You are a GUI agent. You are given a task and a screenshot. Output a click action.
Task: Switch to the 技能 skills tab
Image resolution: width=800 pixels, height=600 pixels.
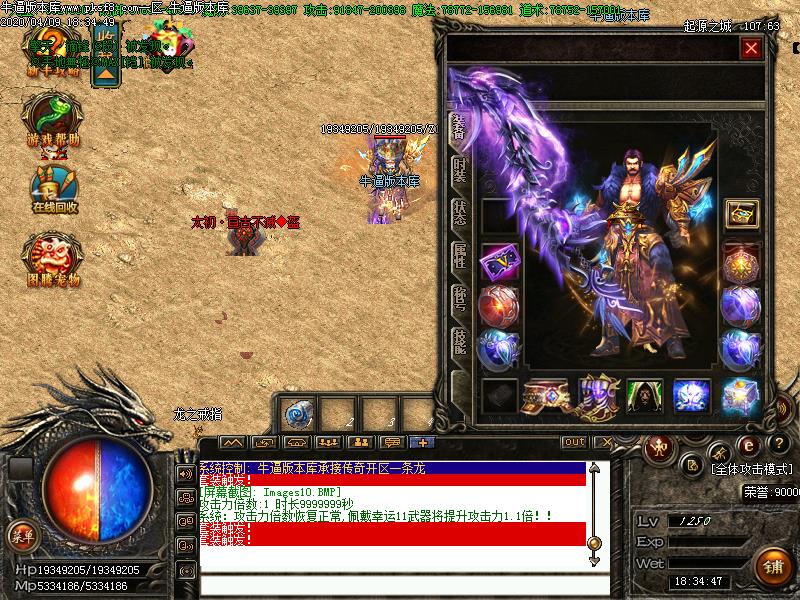point(459,340)
